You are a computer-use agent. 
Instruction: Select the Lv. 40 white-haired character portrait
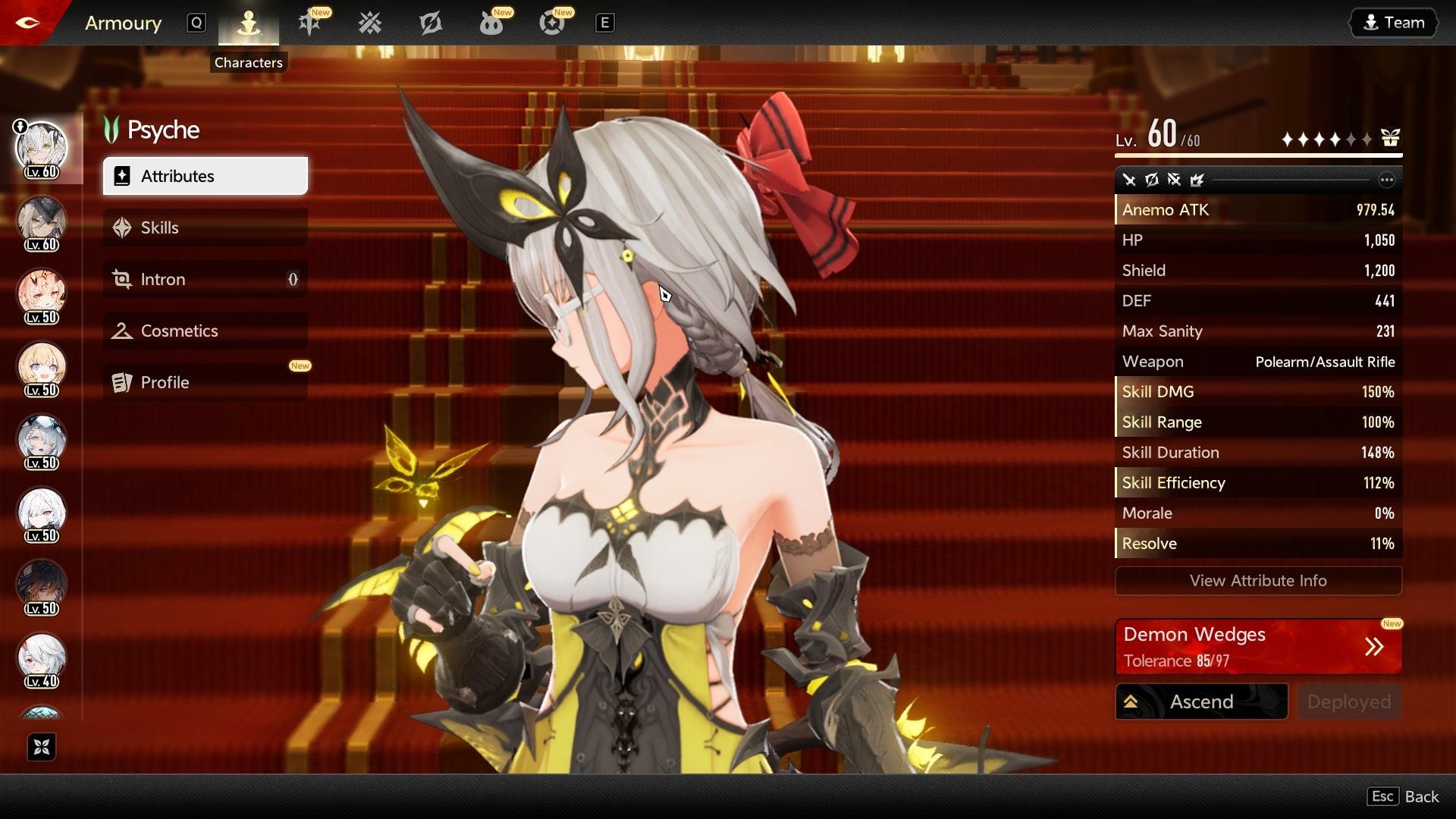click(x=42, y=658)
